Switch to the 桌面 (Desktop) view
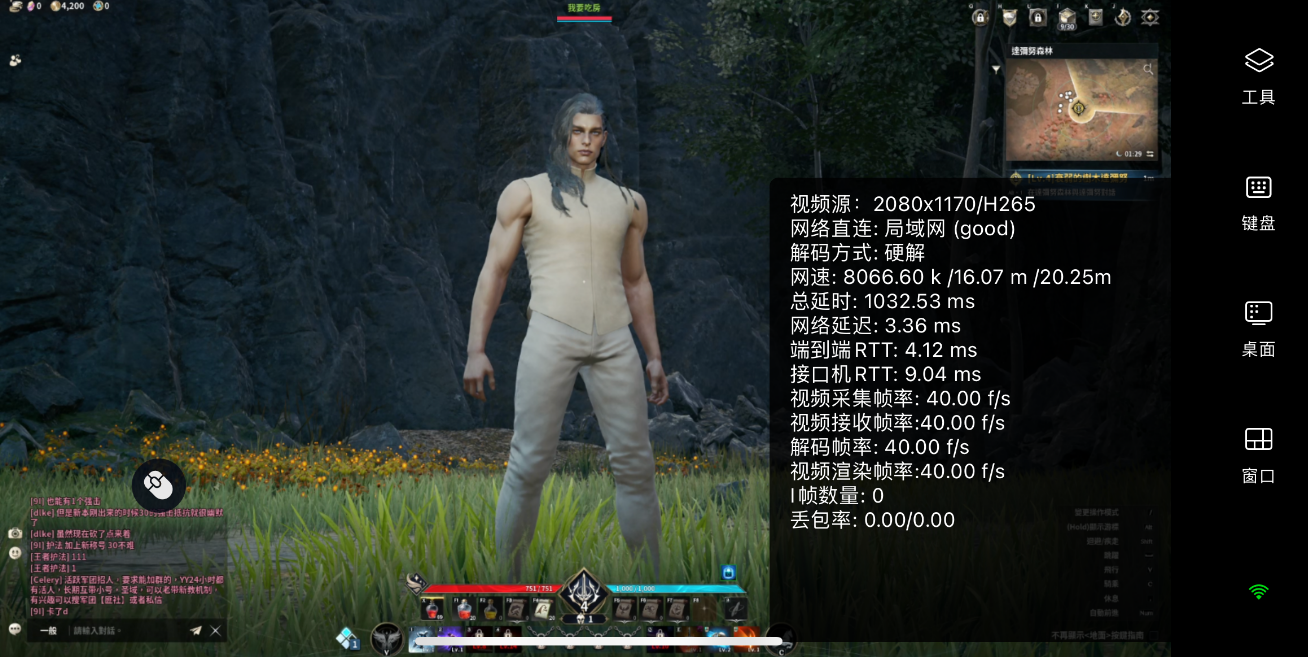This screenshot has height=657, width=1308. [x=1258, y=327]
